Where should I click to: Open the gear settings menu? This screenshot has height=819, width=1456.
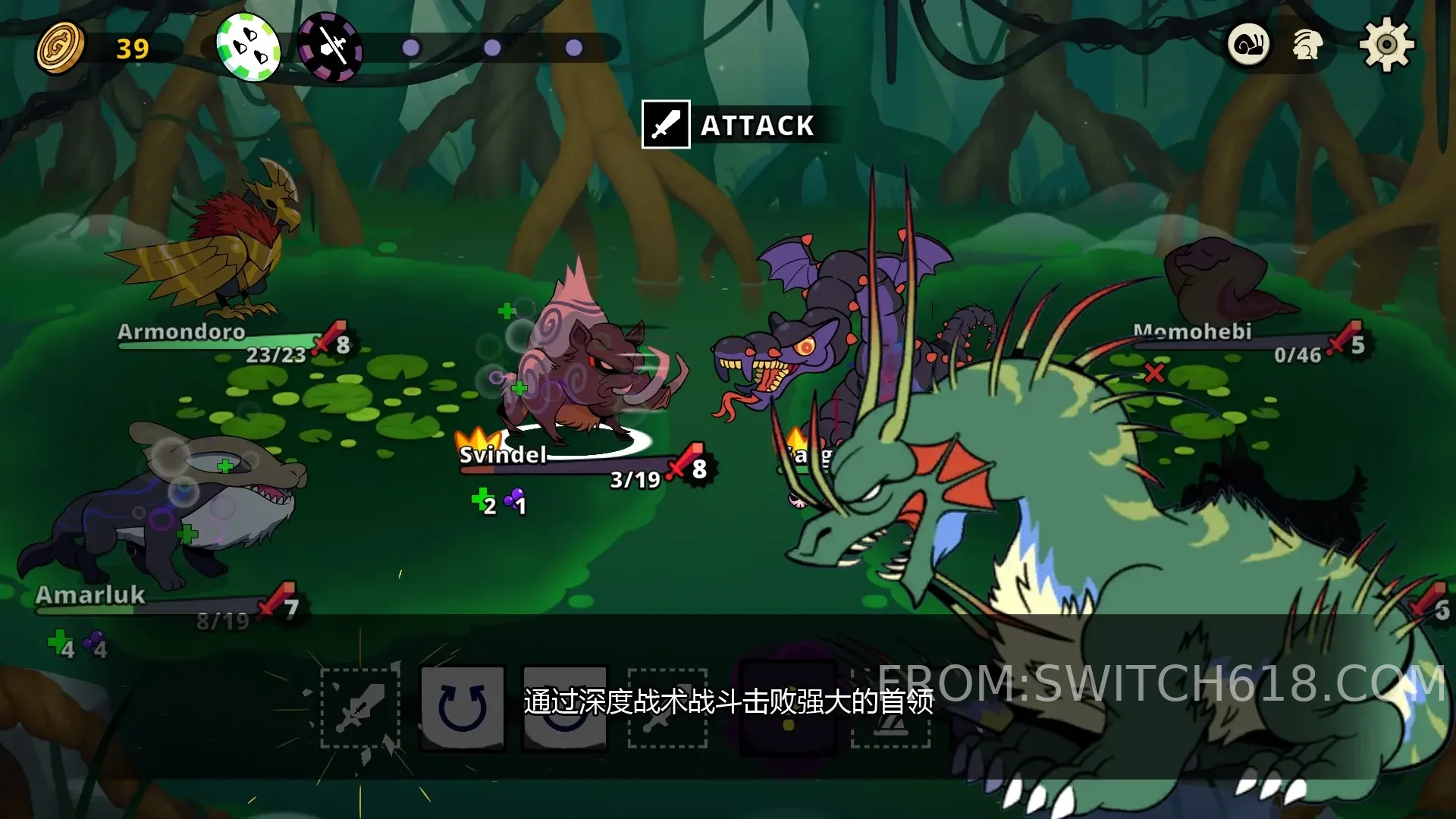(1386, 45)
